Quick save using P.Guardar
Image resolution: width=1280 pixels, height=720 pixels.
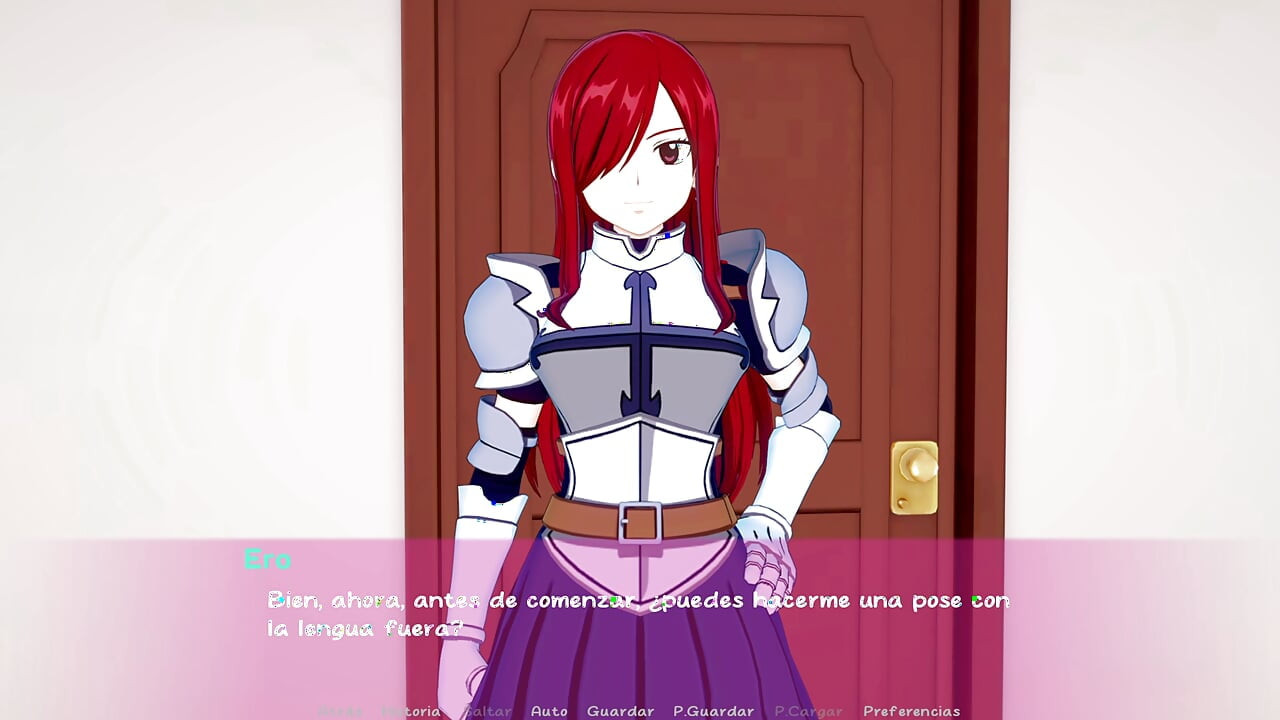[715, 712]
